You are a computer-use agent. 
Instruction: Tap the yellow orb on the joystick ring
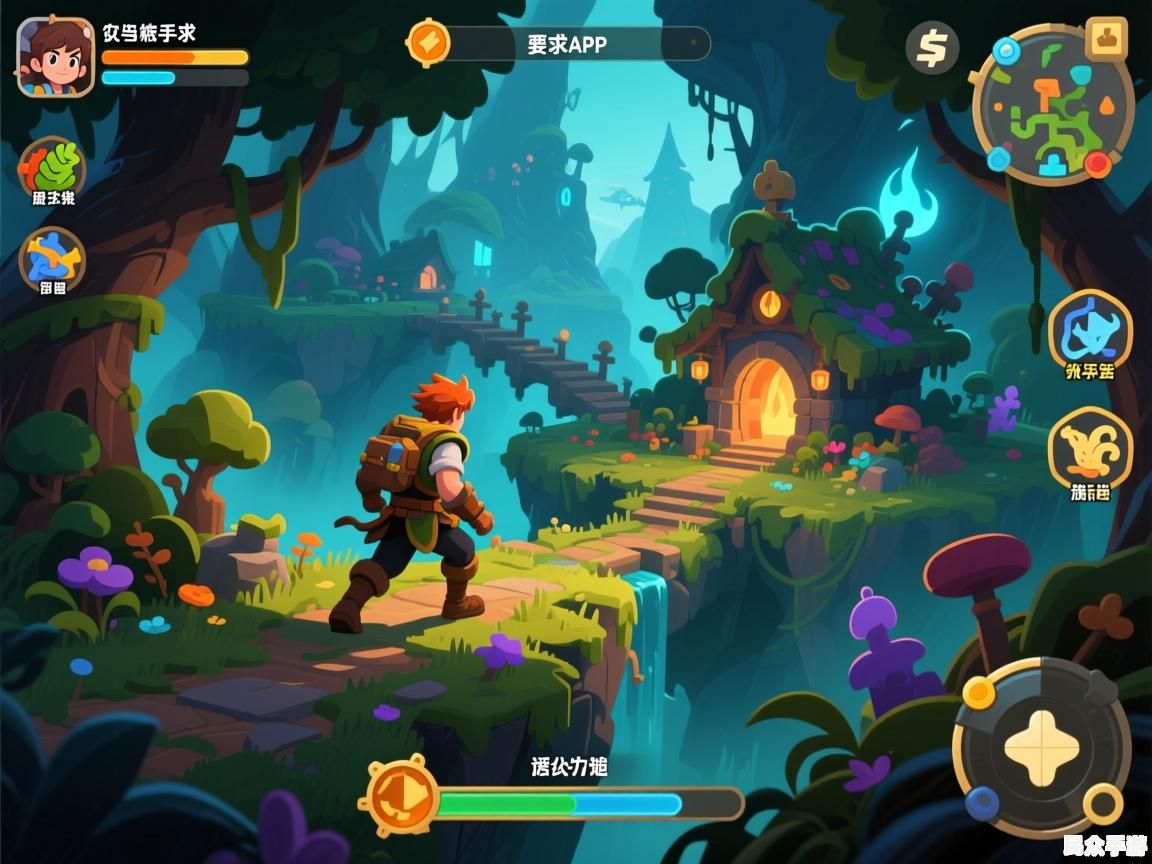pos(978,692)
